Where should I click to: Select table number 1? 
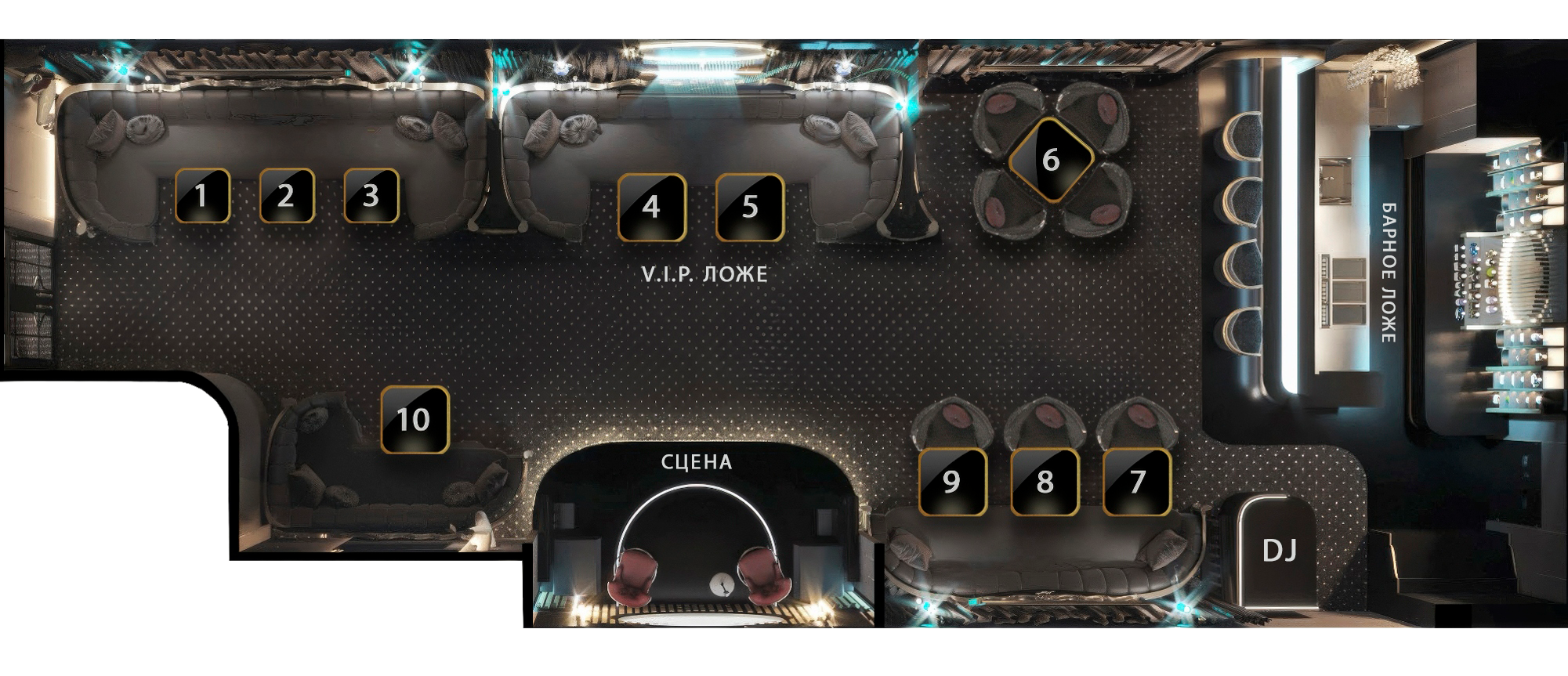point(202,196)
